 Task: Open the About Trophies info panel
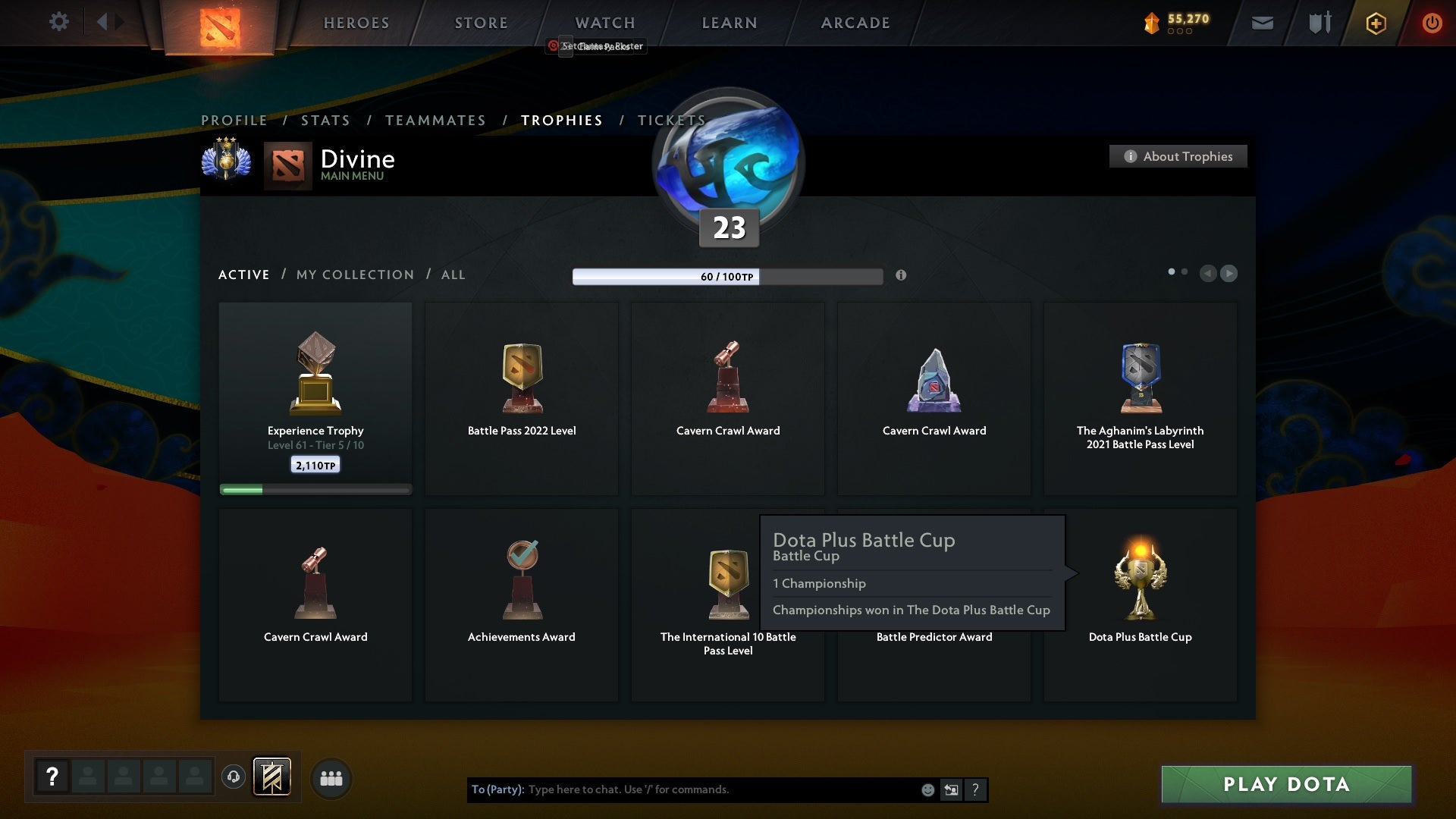pos(1178,156)
